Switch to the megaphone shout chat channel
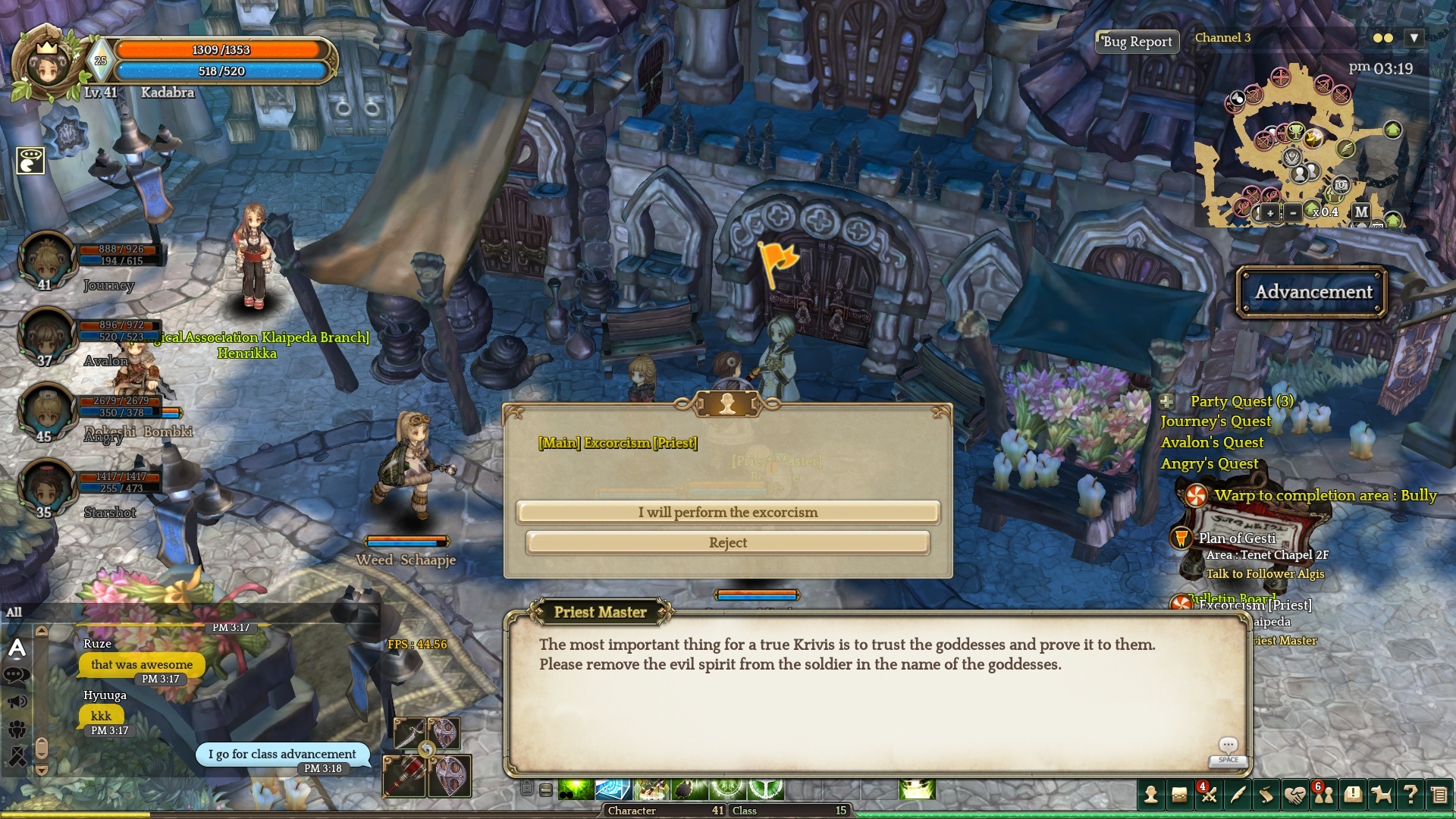This screenshot has height=819, width=1456. coord(17,702)
